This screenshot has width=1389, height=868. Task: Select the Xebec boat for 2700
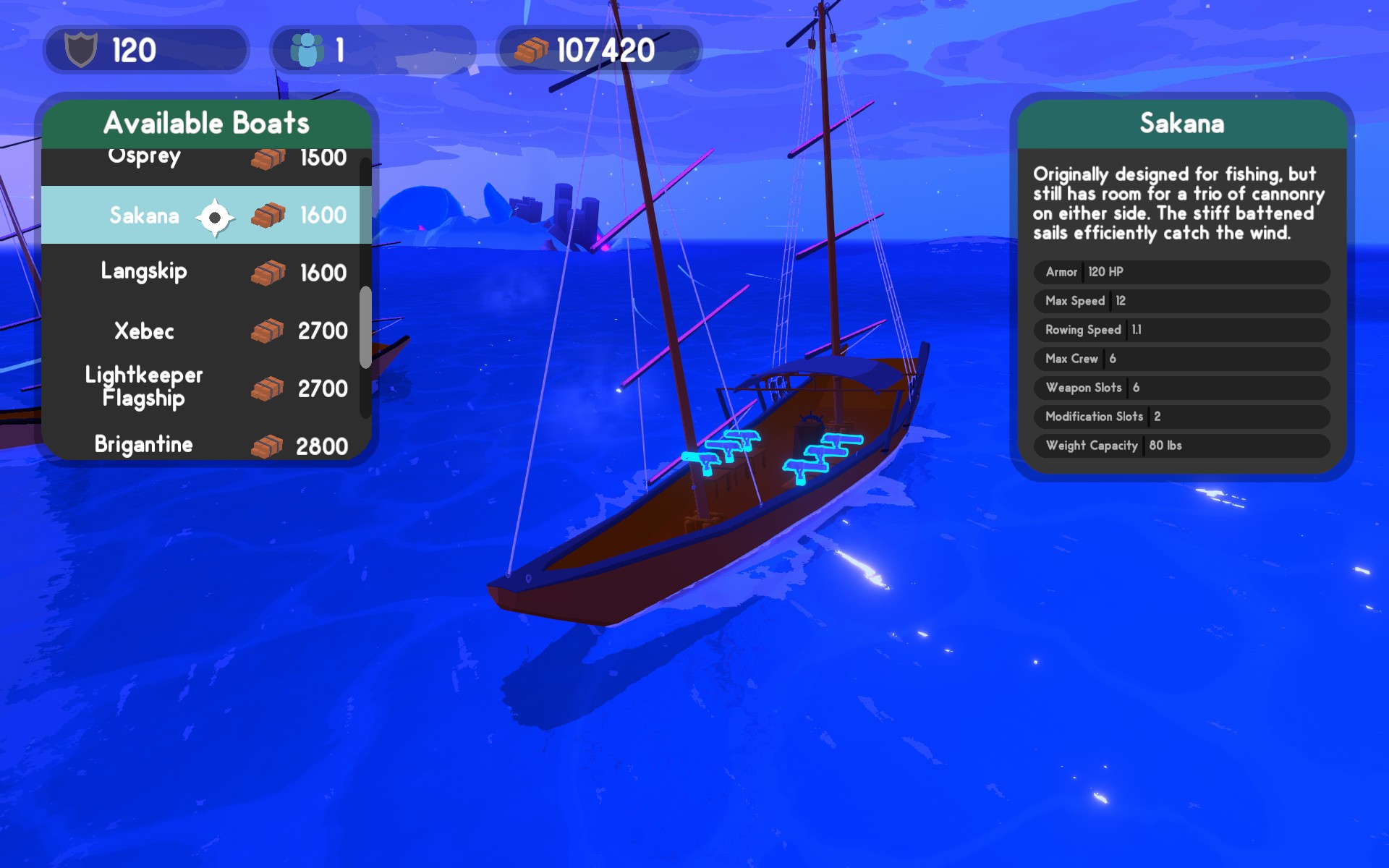tap(203, 331)
